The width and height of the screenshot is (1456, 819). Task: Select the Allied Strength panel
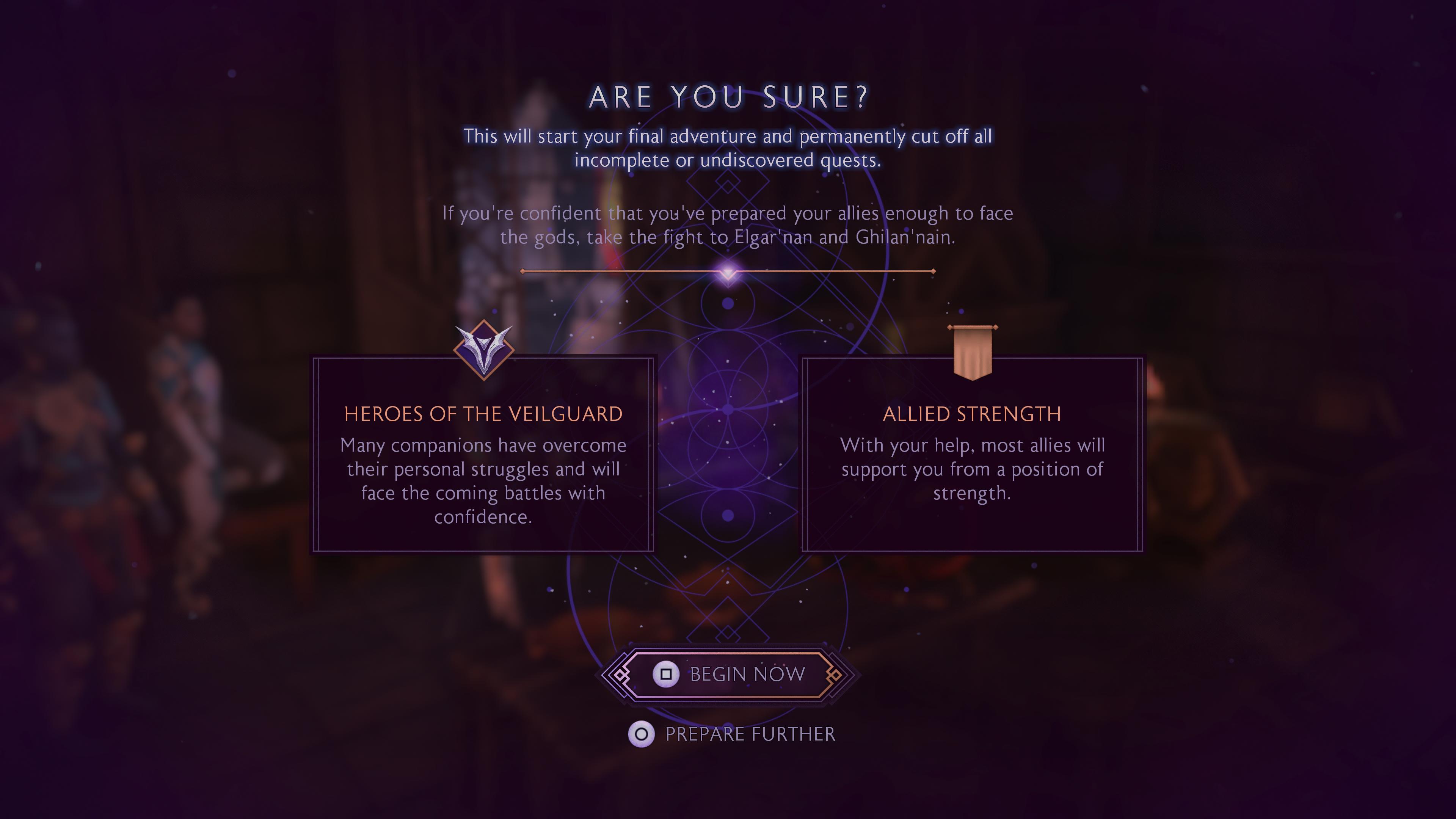click(972, 454)
